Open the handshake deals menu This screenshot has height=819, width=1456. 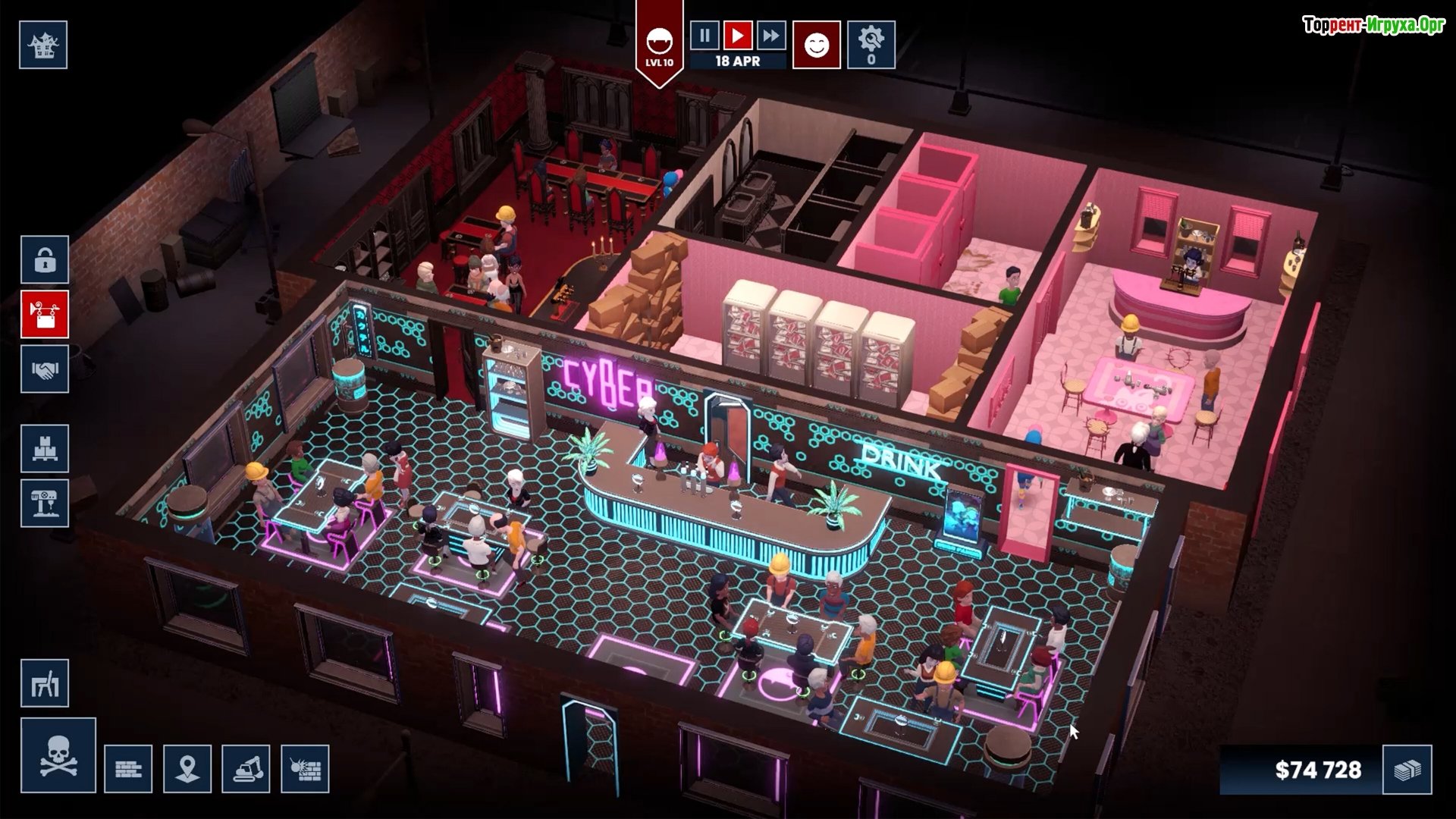45,369
